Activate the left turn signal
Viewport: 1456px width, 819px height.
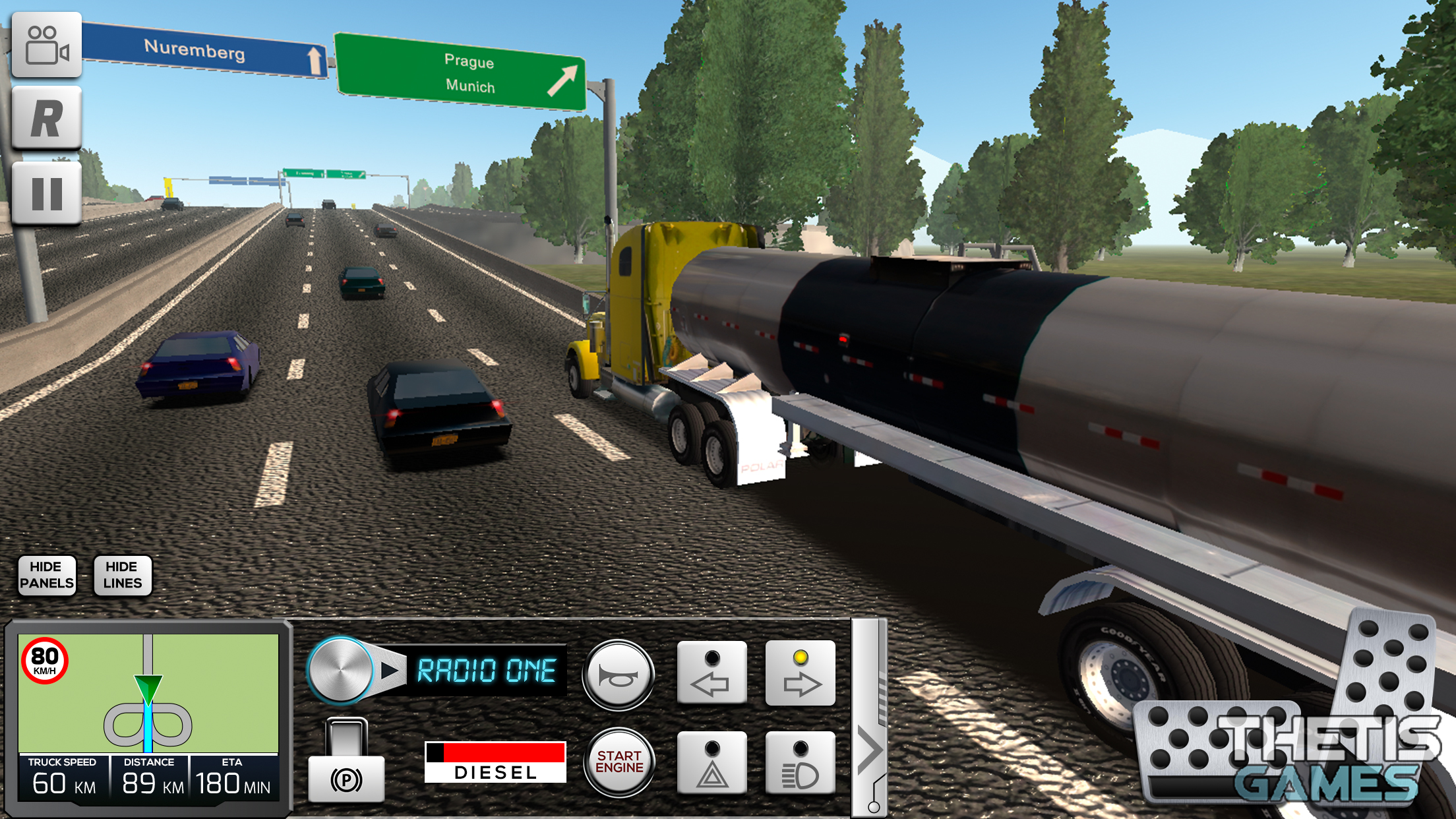pos(712,673)
